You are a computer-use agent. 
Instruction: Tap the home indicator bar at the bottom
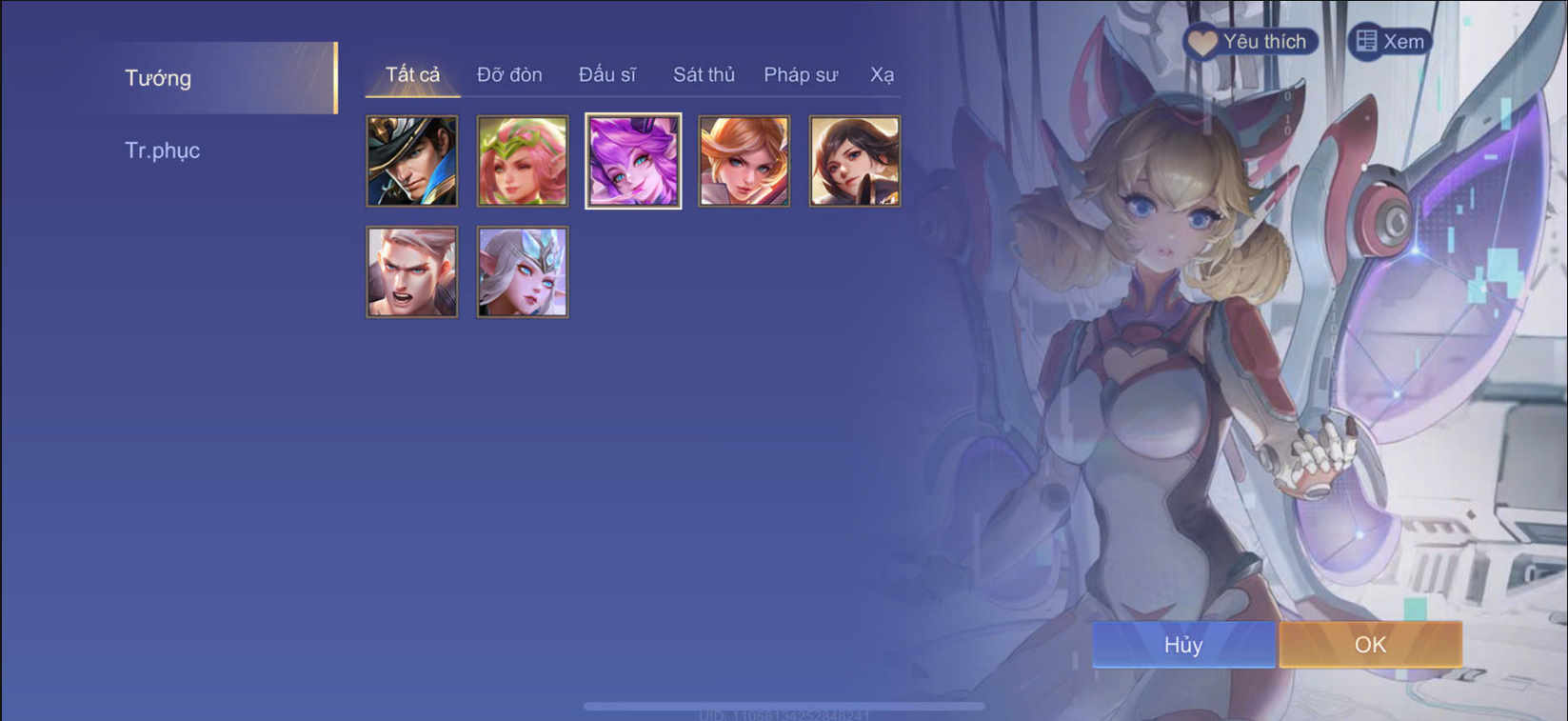coord(784,705)
